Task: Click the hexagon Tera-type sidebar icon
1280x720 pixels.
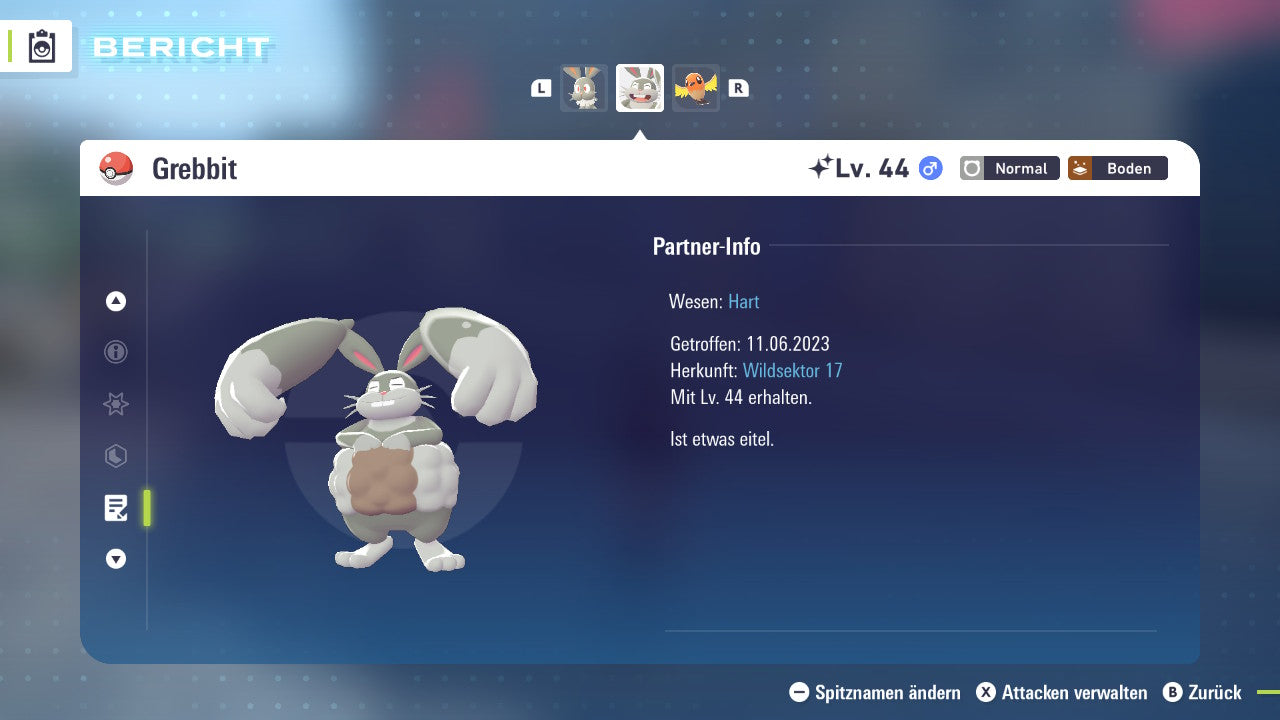Action: pyautogui.click(x=115, y=456)
